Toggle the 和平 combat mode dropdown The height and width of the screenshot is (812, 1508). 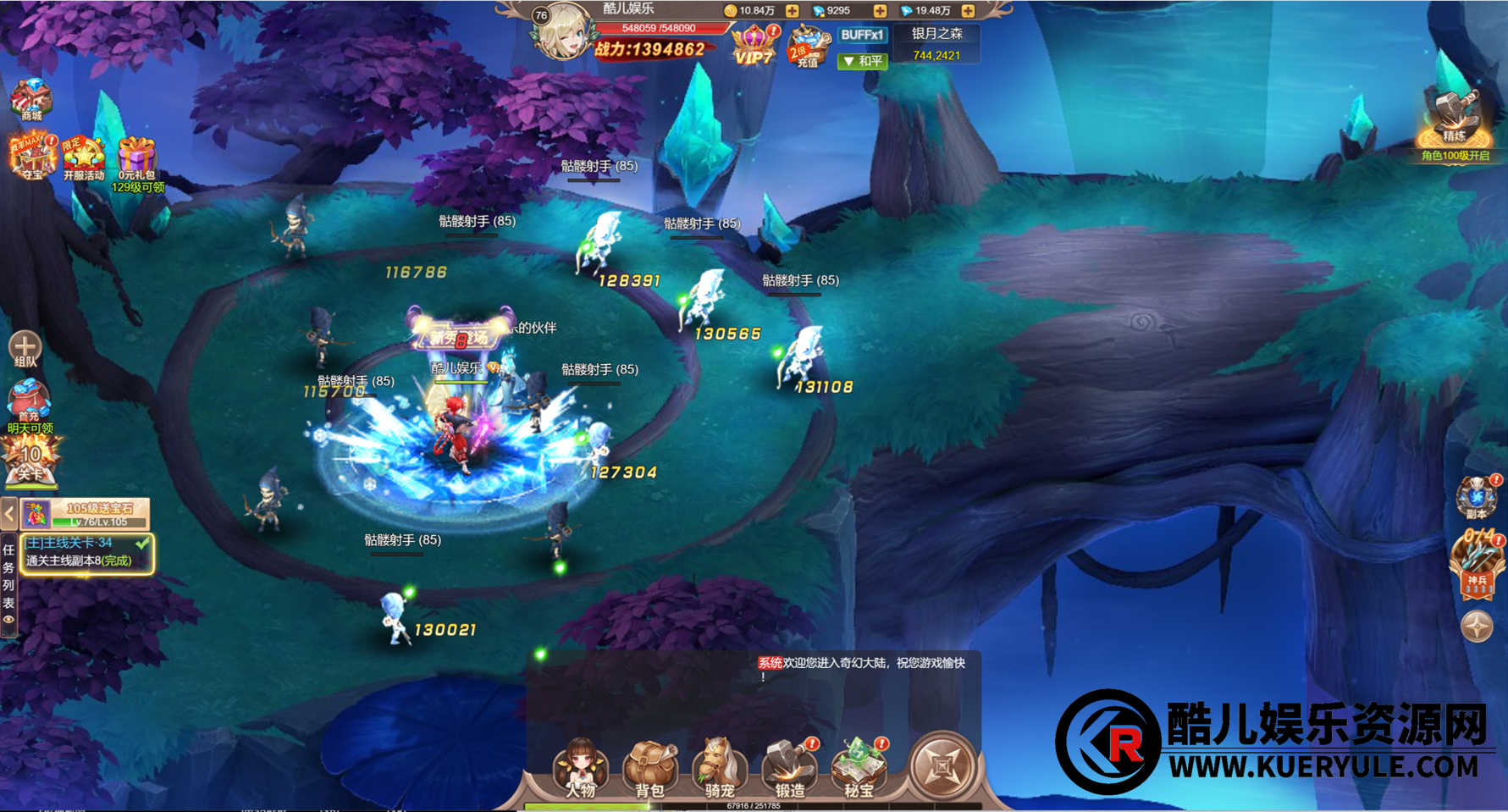[x=862, y=61]
